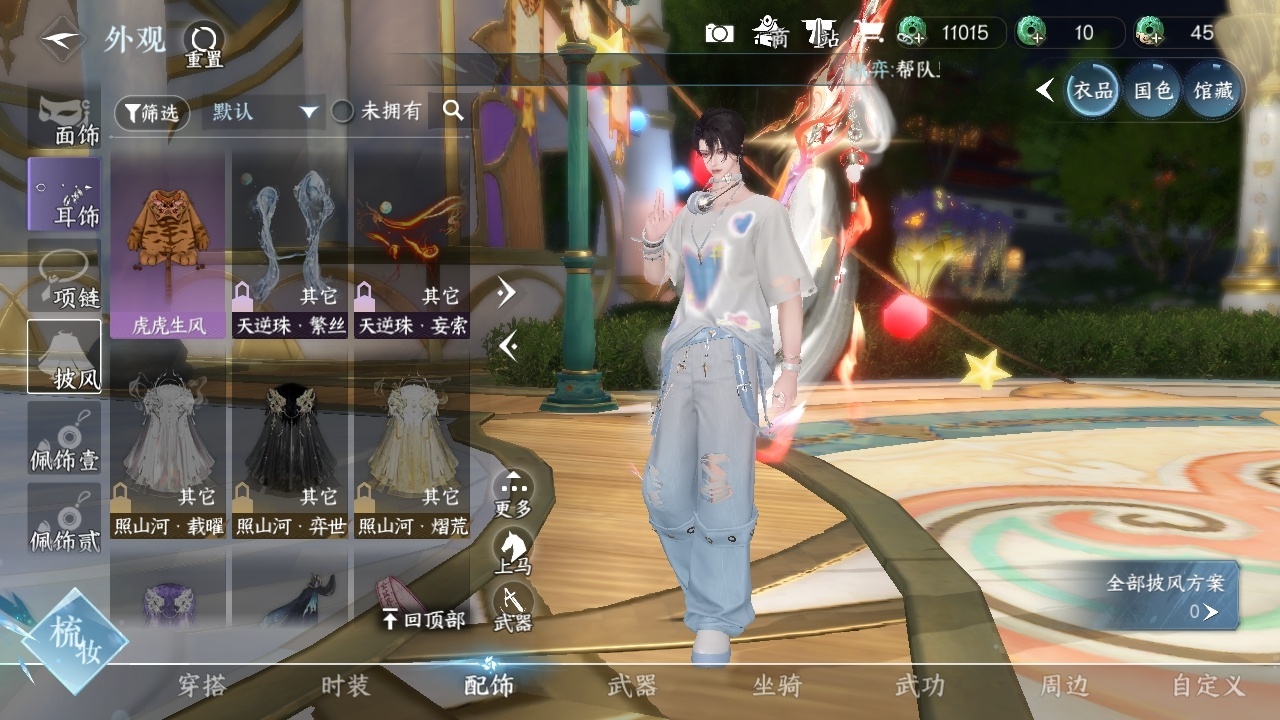Choose the 披风 category
Screen dimensions: 1280x720
pyautogui.click(x=65, y=356)
